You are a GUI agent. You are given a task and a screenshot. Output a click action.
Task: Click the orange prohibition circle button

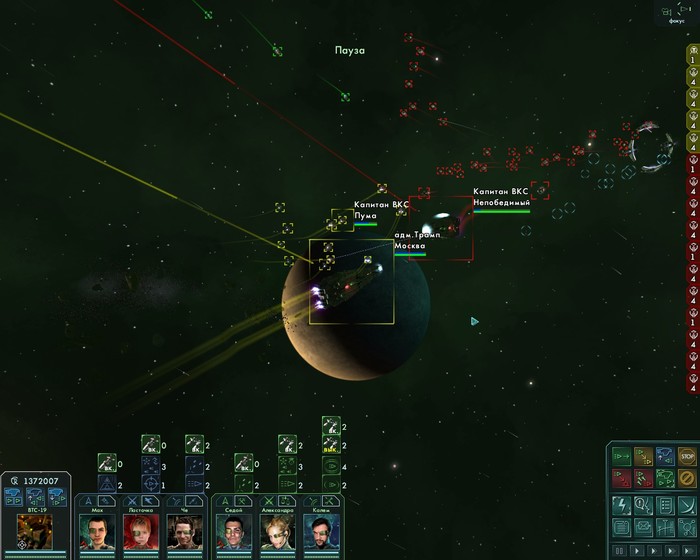click(x=686, y=479)
